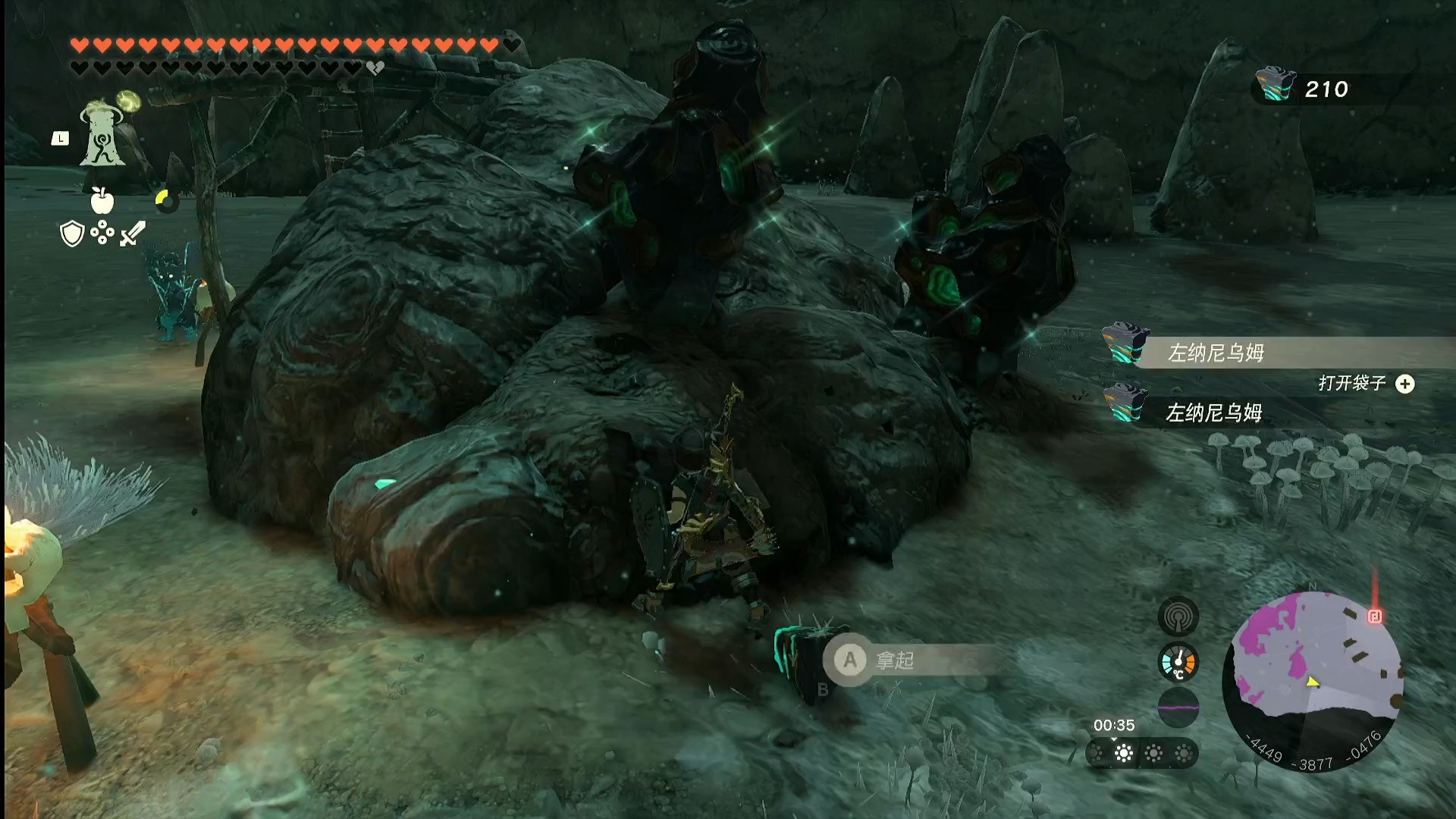Select the red shrine marker on minimap
Screen dimensions: 1456x819
click(1374, 616)
